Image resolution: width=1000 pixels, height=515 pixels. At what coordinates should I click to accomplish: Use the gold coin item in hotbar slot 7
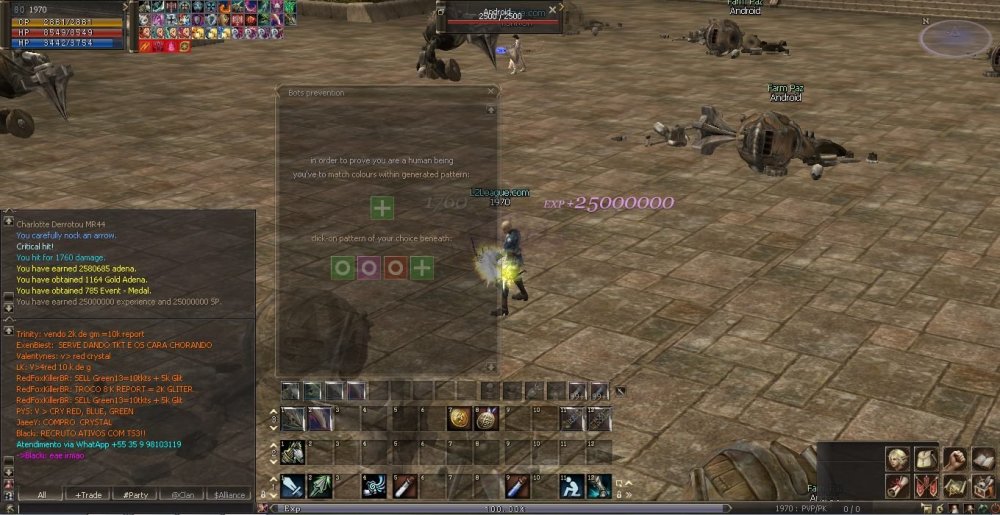pyautogui.click(x=459, y=419)
